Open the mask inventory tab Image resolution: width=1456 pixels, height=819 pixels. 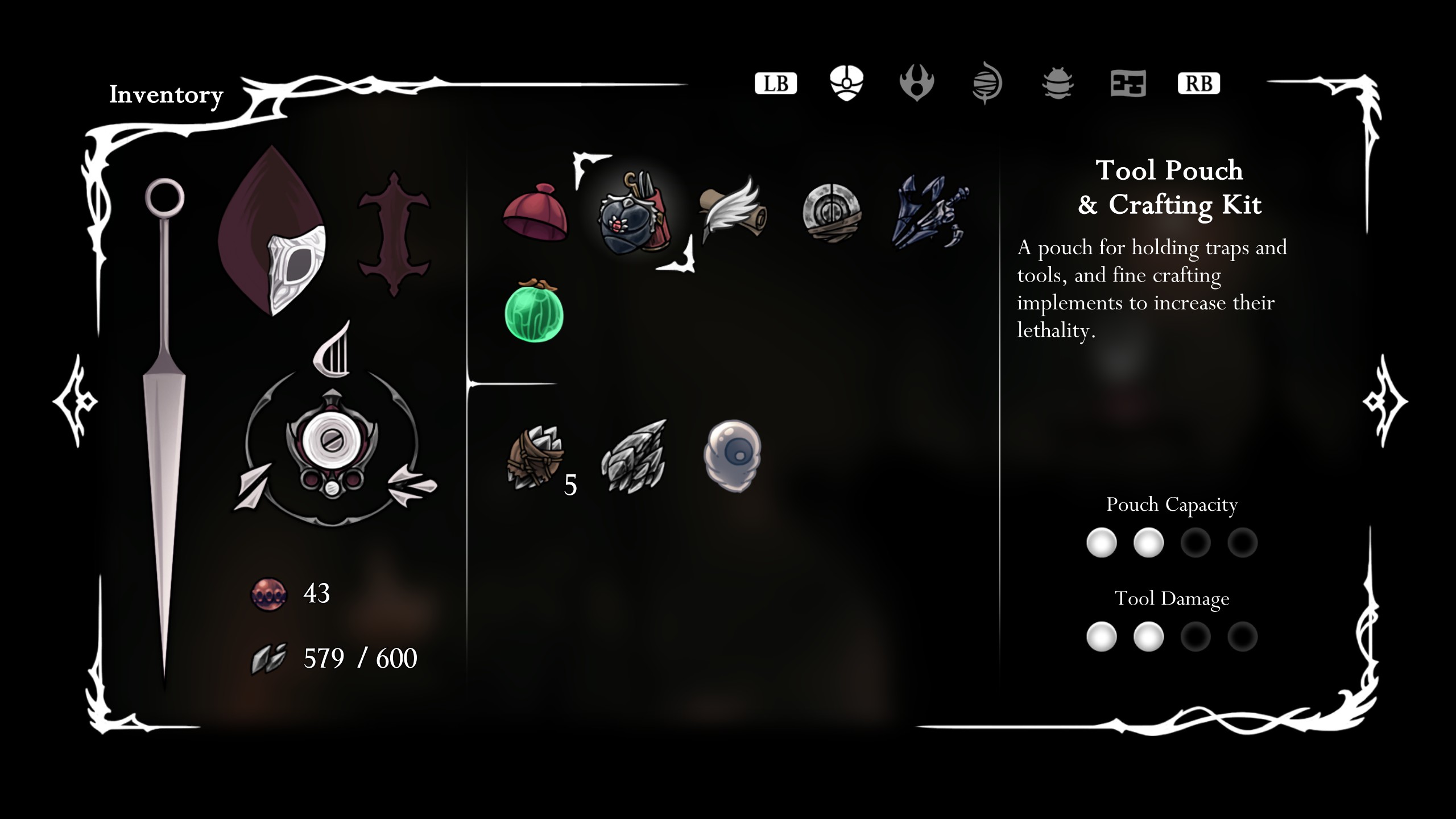pos(846,83)
